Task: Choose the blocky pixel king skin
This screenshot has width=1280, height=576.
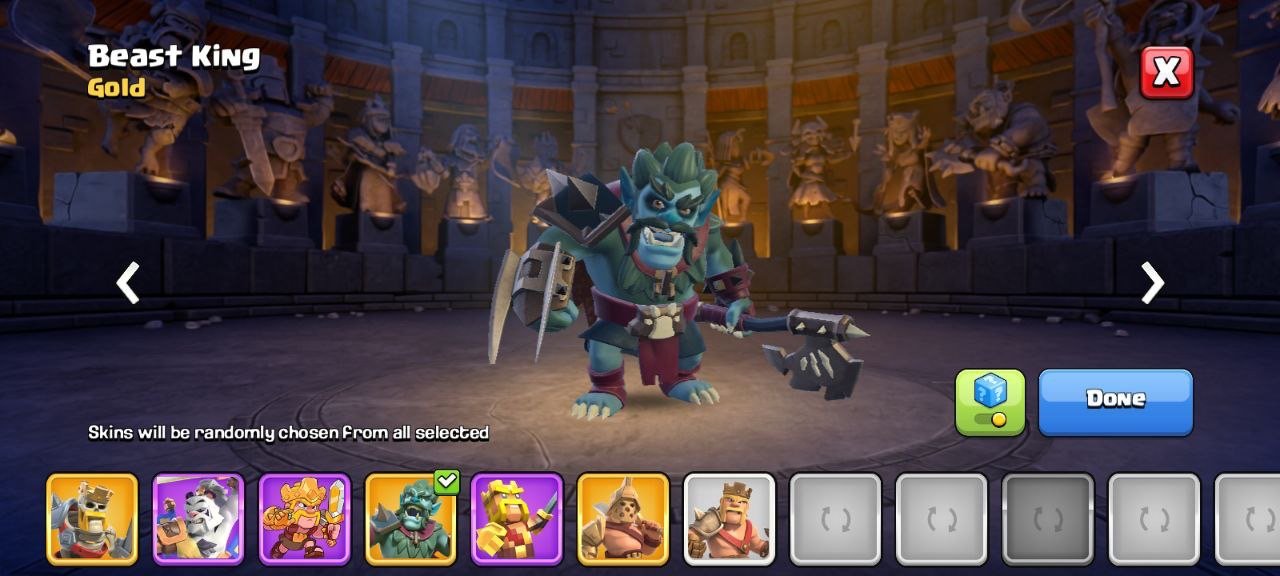Action: (x=516, y=519)
